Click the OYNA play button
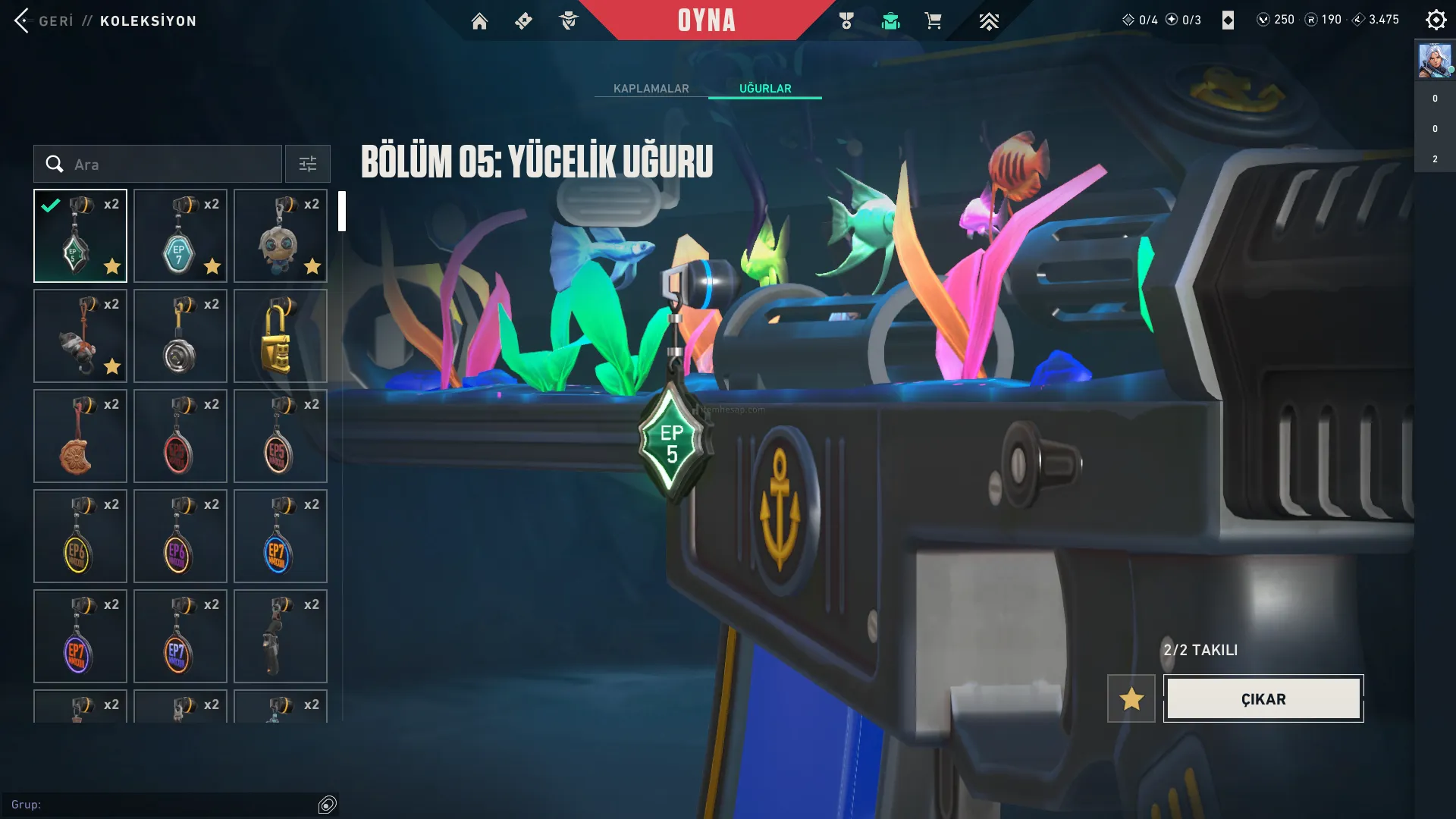This screenshot has height=819, width=1456. [706, 20]
